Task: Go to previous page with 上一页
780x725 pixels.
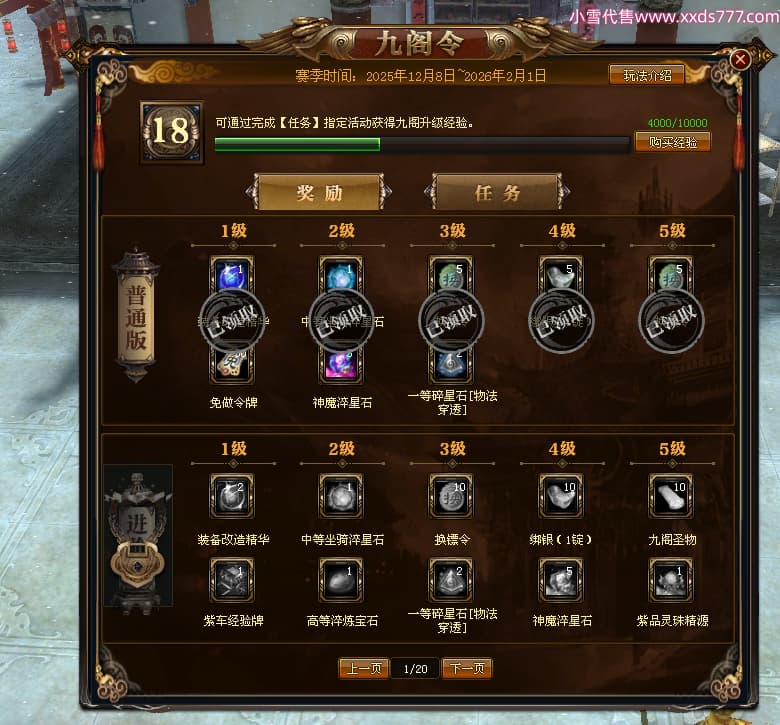Action: pyautogui.click(x=363, y=668)
